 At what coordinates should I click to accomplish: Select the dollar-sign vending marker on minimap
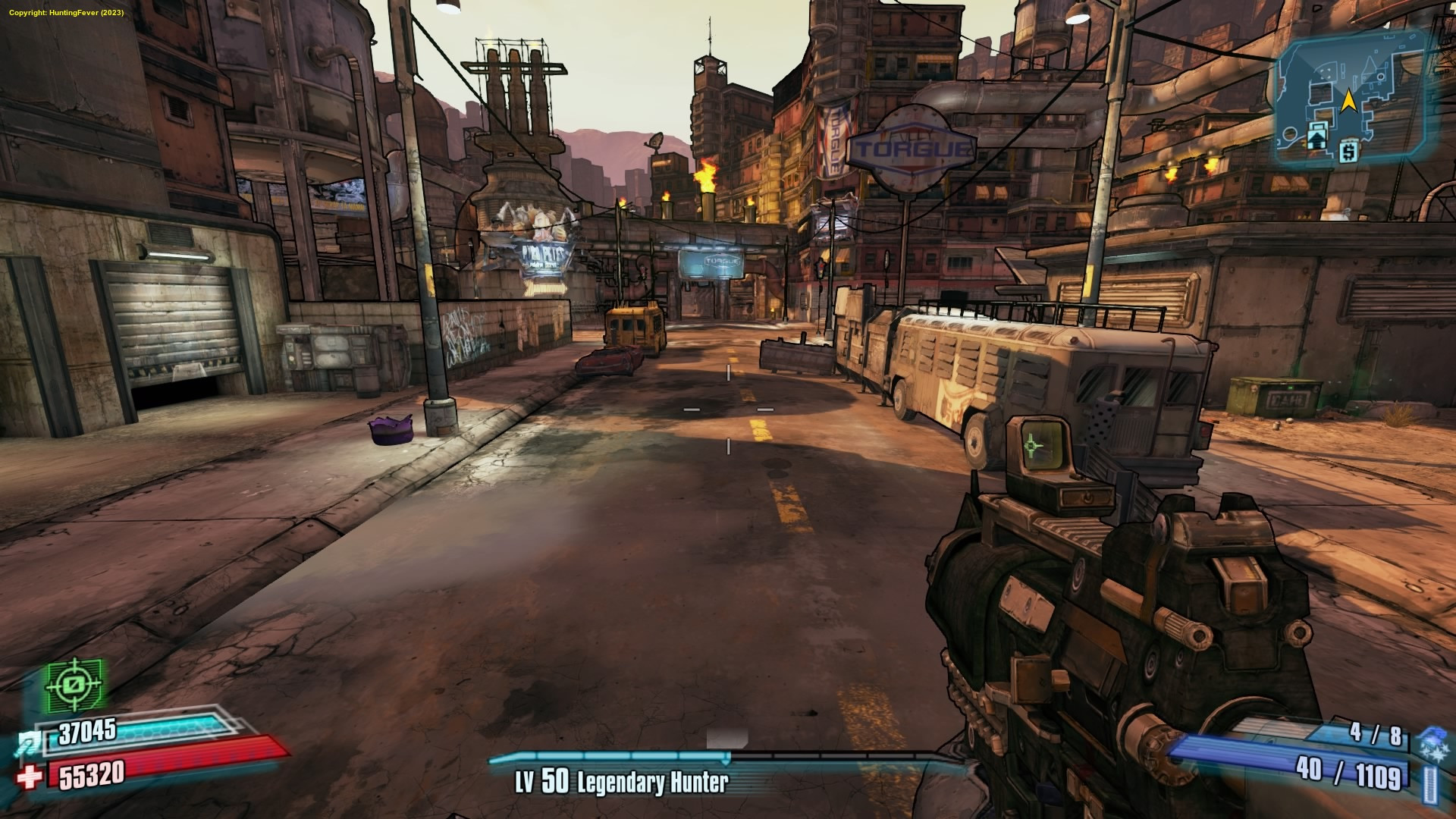tap(1348, 153)
